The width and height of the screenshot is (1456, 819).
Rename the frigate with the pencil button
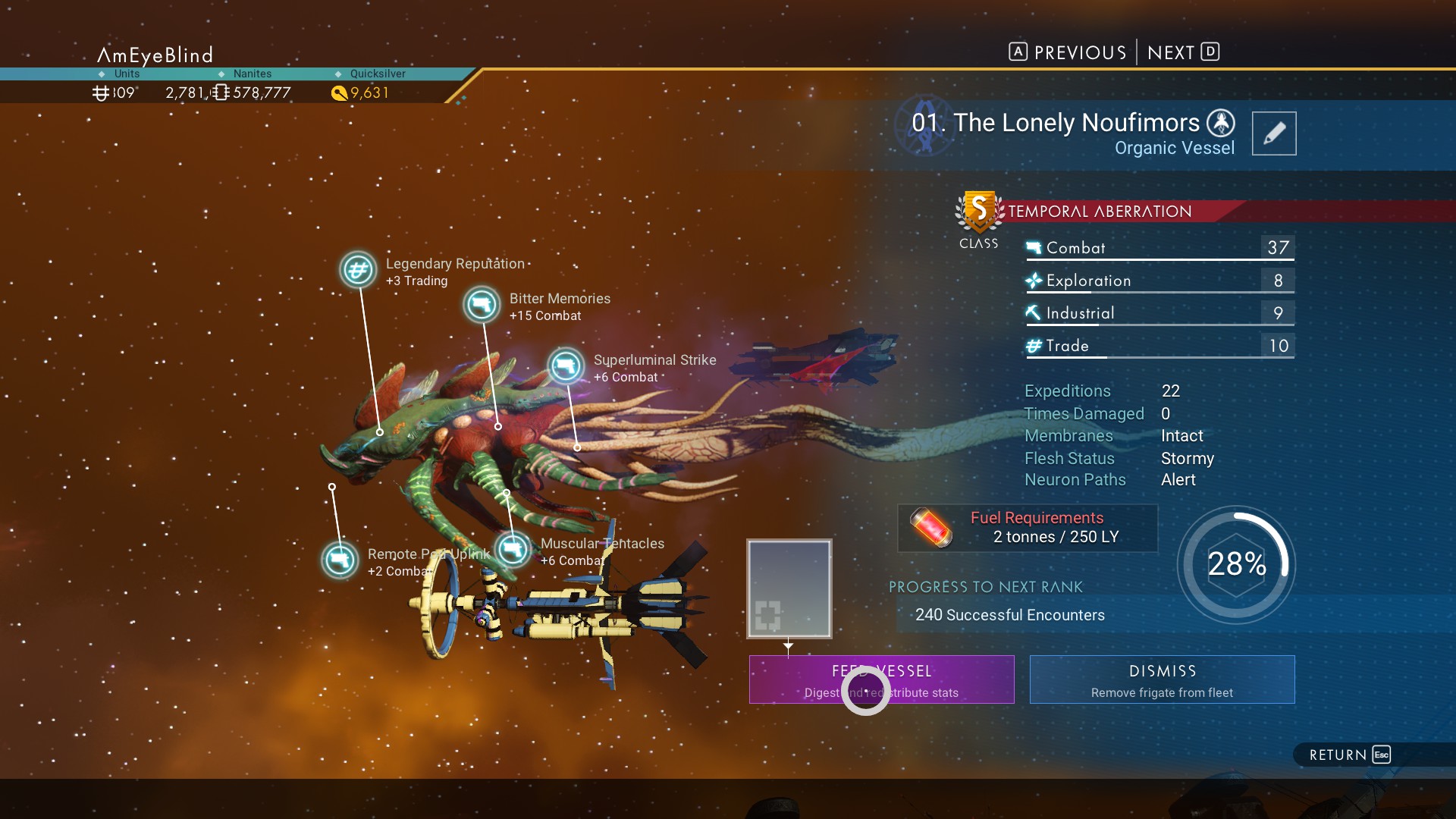coord(1274,133)
